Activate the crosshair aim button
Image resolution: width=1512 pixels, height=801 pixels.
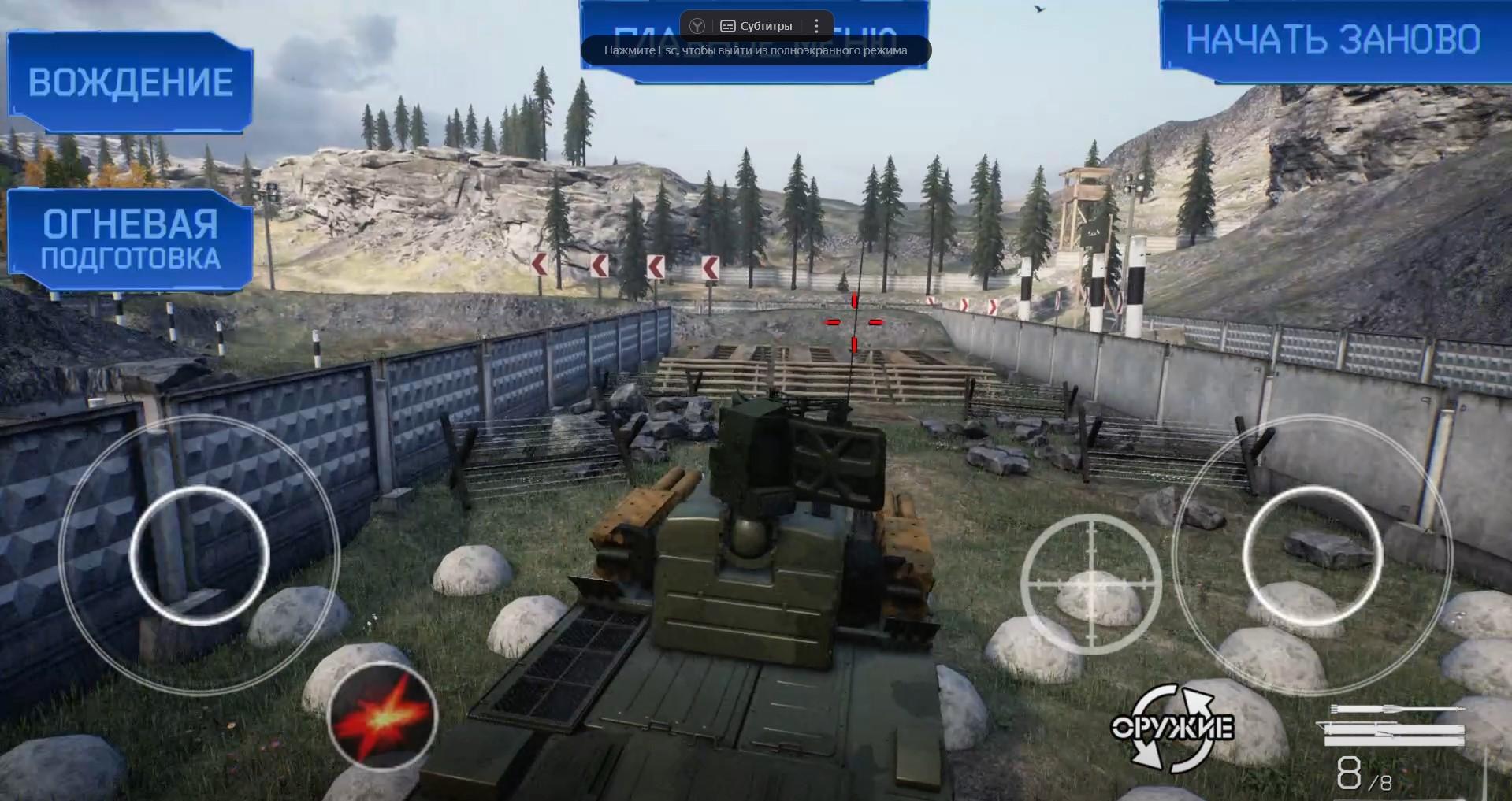click(x=1091, y=584)
